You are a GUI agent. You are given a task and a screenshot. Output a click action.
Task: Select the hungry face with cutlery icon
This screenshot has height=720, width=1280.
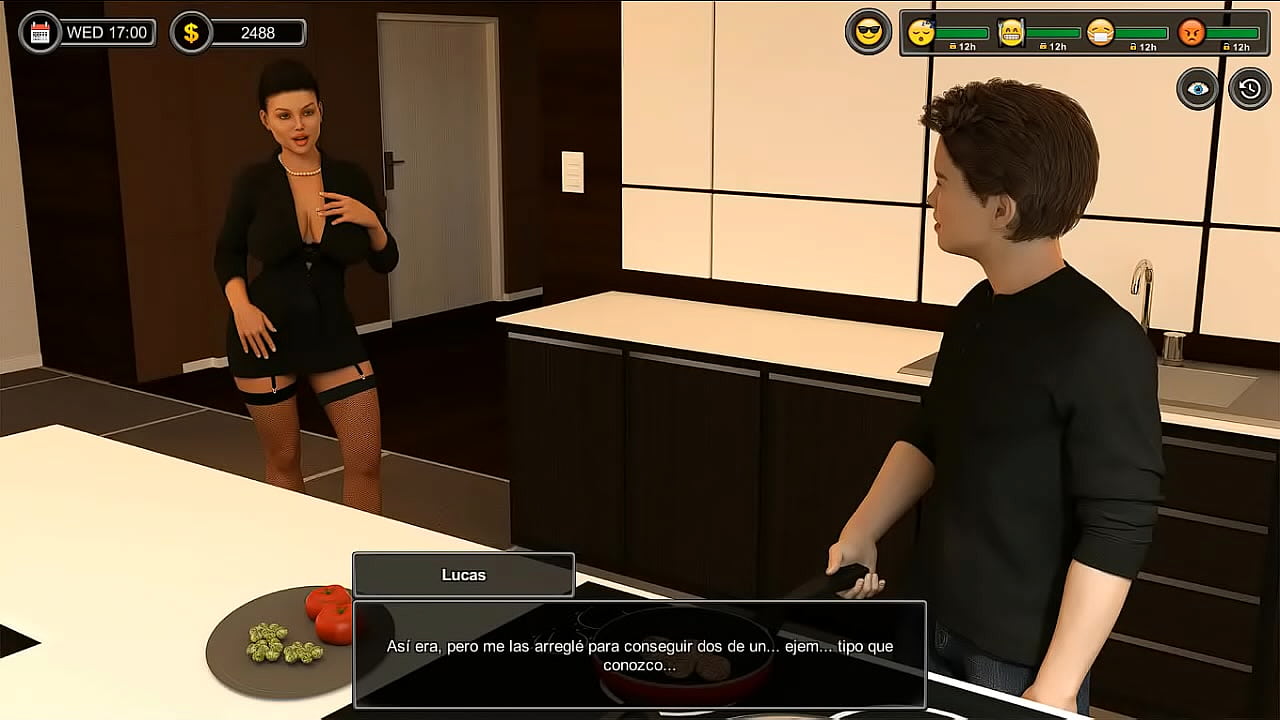[x=1011, y=33]
